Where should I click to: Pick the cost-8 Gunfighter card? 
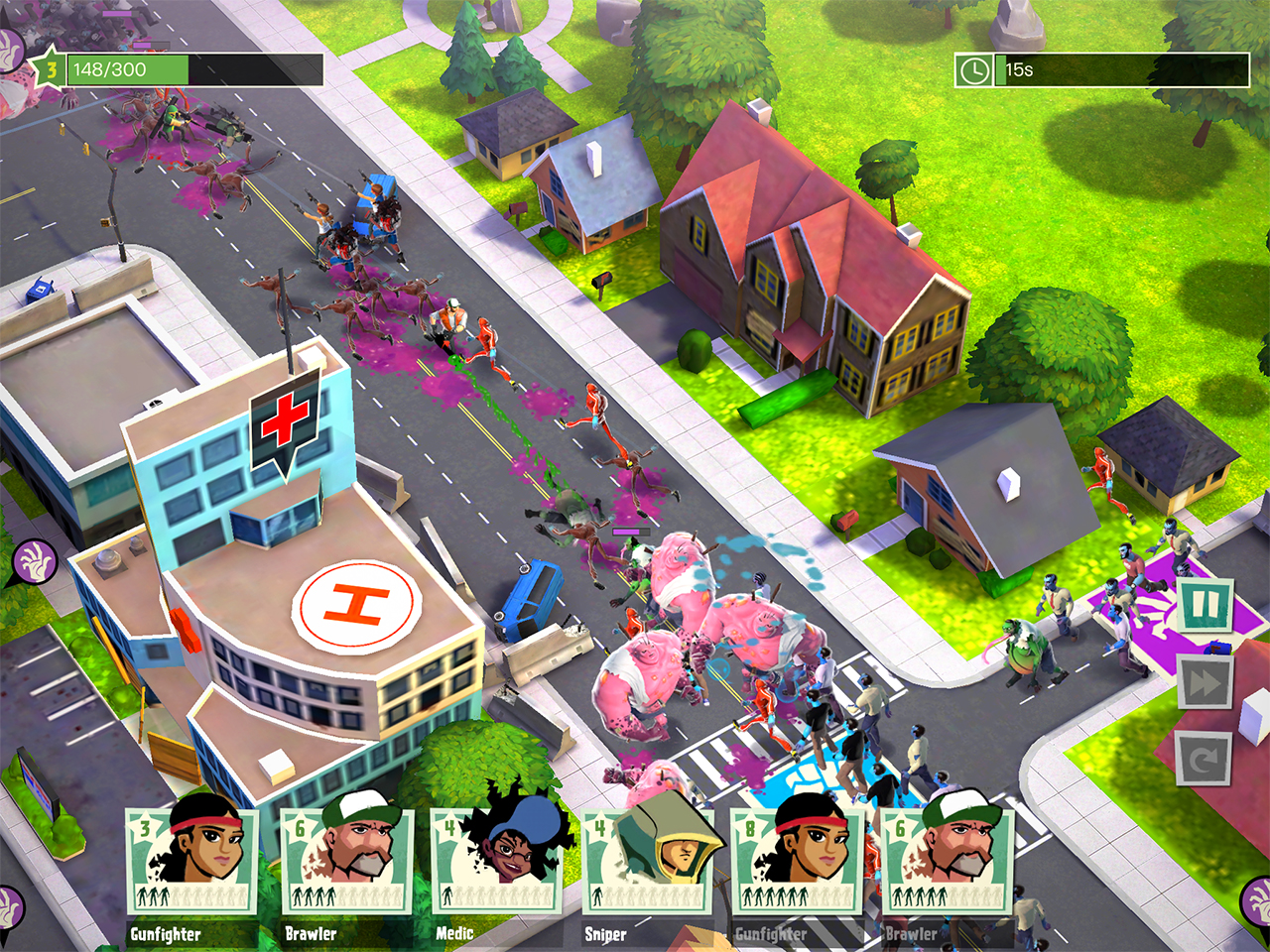pyautogui.click(x=797, y=861)
